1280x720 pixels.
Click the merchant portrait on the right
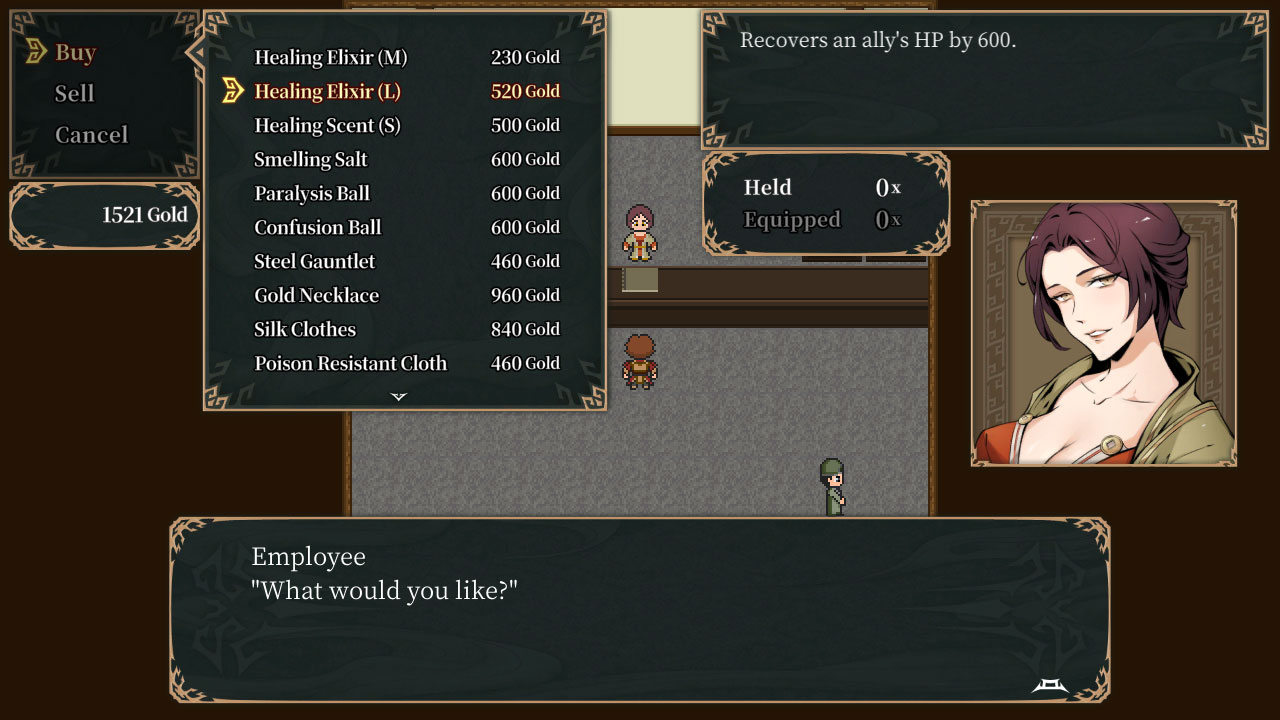(x=1103, y=330)
